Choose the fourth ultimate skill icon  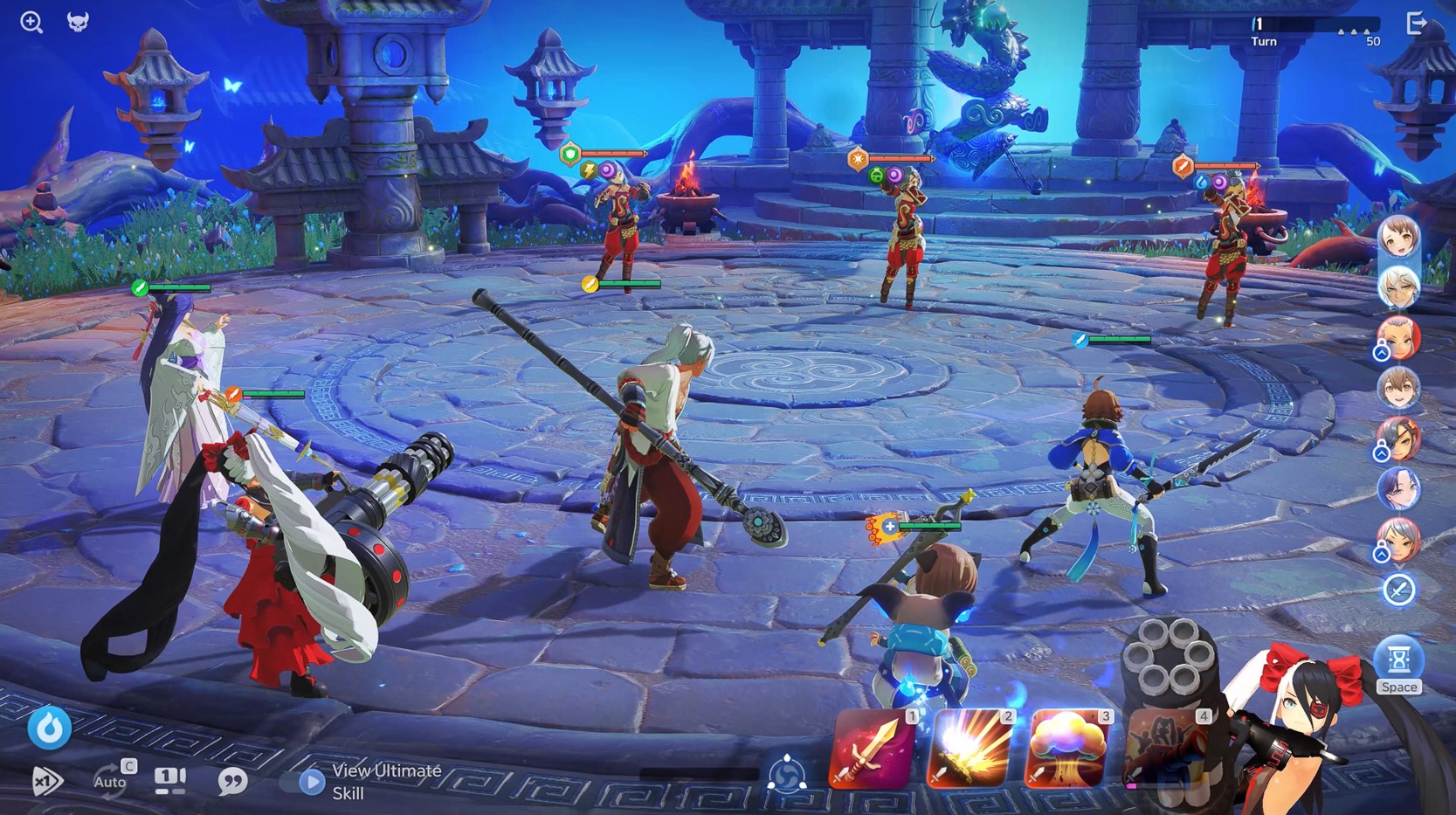1166,749
